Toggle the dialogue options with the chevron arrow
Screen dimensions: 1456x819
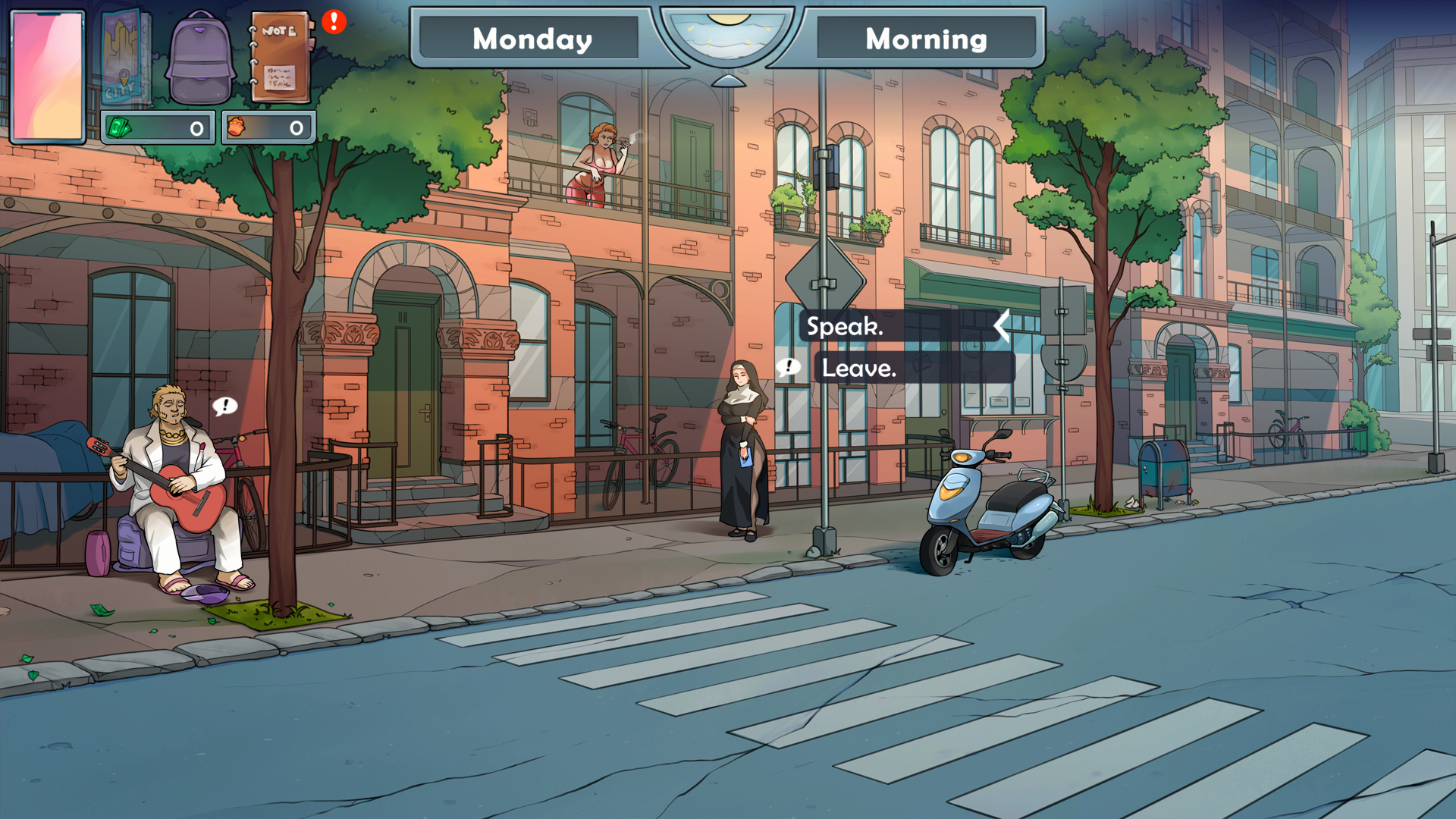[x=1001, y=326]
